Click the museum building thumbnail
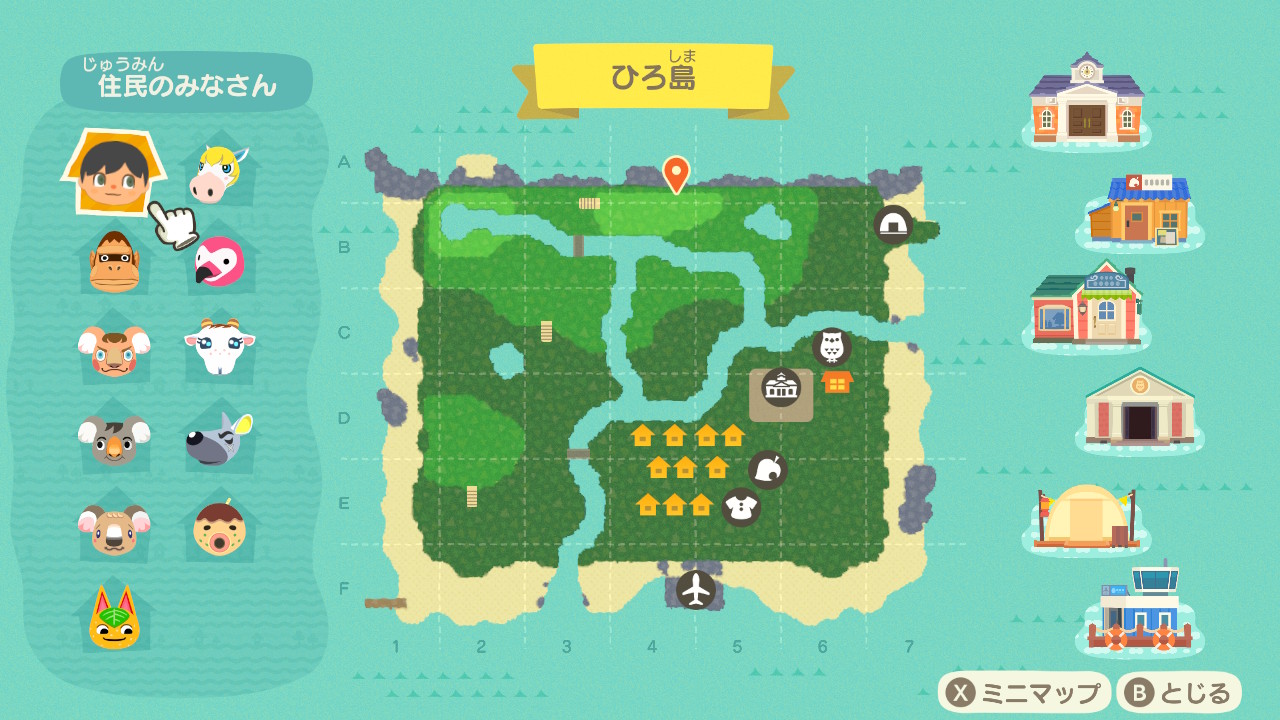 point(1140,407)
